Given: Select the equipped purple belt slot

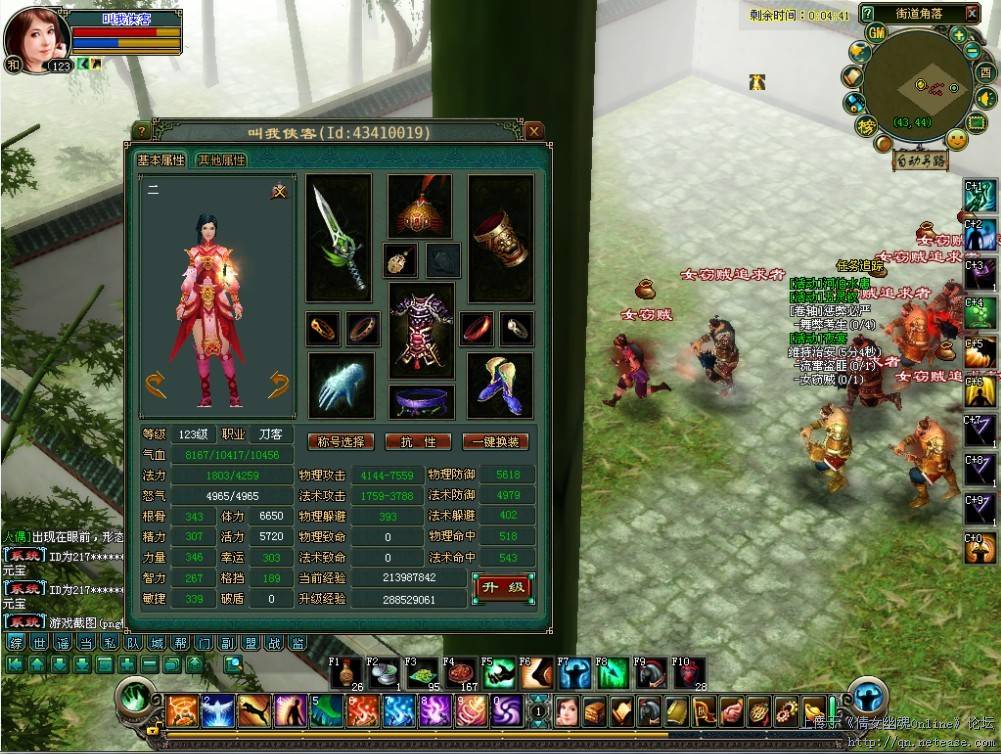Looking at the screenshot, I should pos(420,402).
